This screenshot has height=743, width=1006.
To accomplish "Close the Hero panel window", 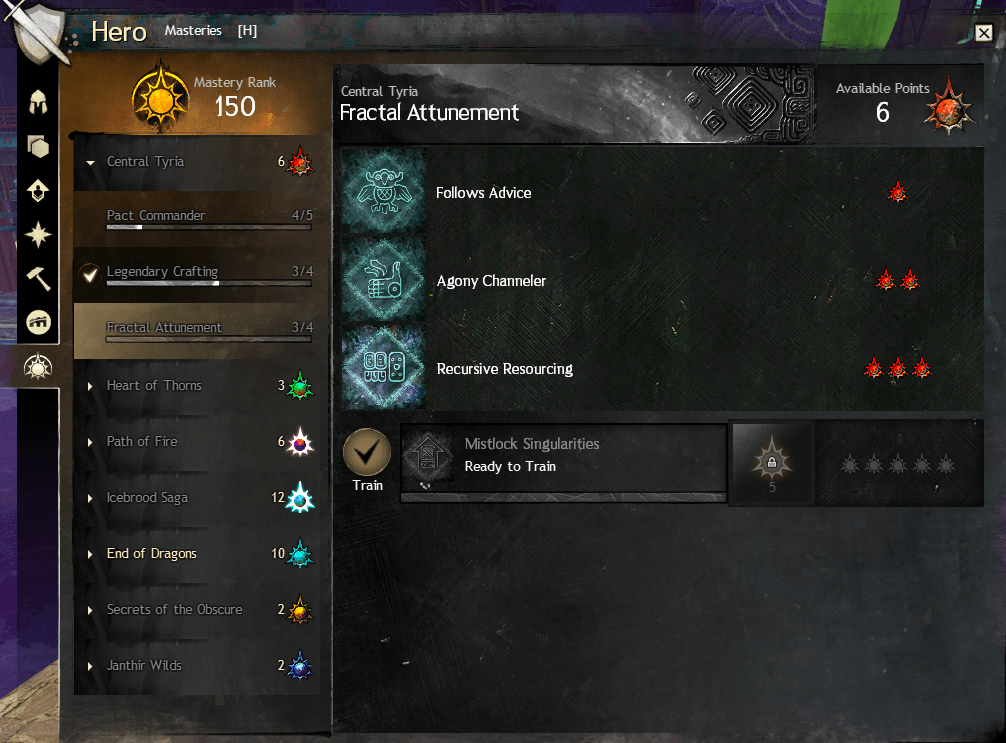I will point(983,33).
